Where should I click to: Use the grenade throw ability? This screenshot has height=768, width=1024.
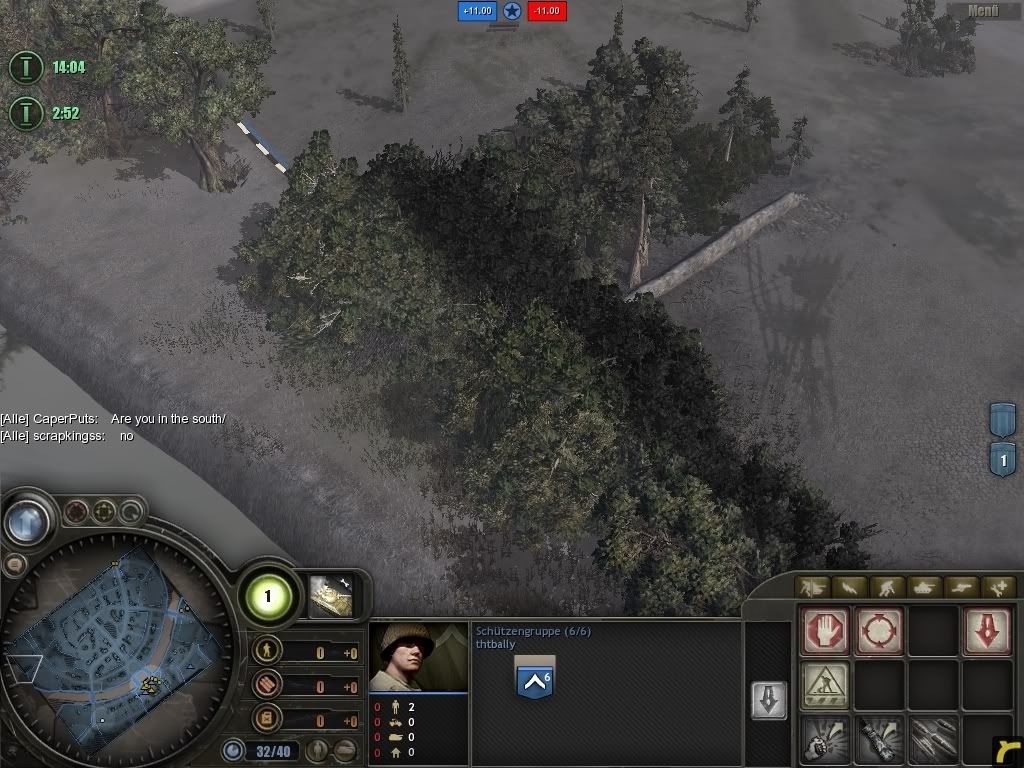pos(825,739)
